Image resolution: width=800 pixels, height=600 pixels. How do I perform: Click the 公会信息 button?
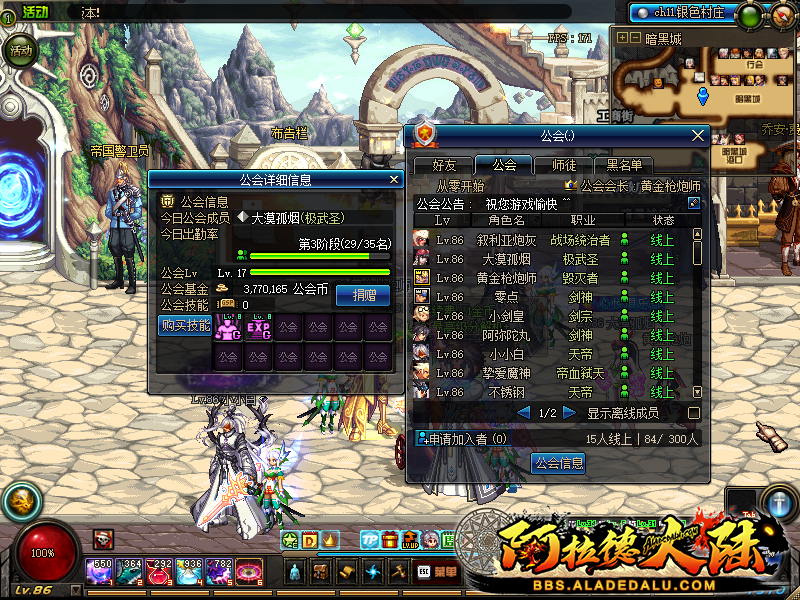pyautogui.click(x=558, y=464)
